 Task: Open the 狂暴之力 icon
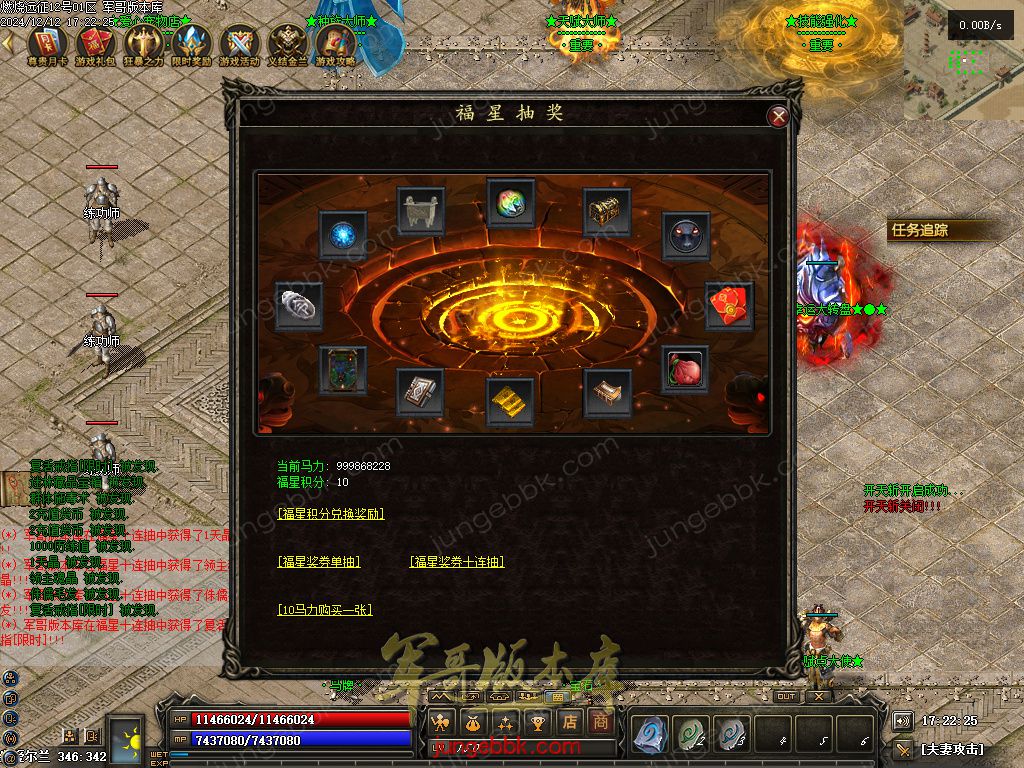(143, 43)
